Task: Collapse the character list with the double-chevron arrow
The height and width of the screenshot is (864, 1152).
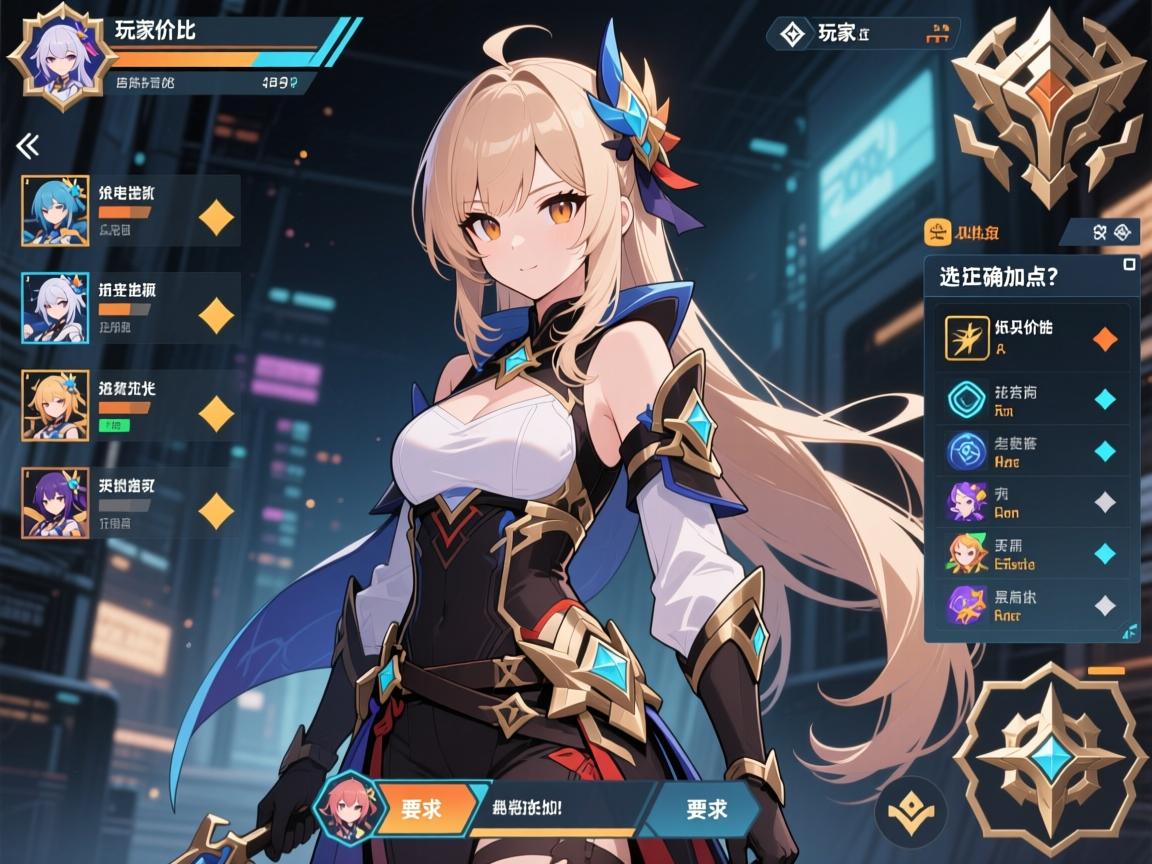Action: pyautogui.click(x=28, y=146)
